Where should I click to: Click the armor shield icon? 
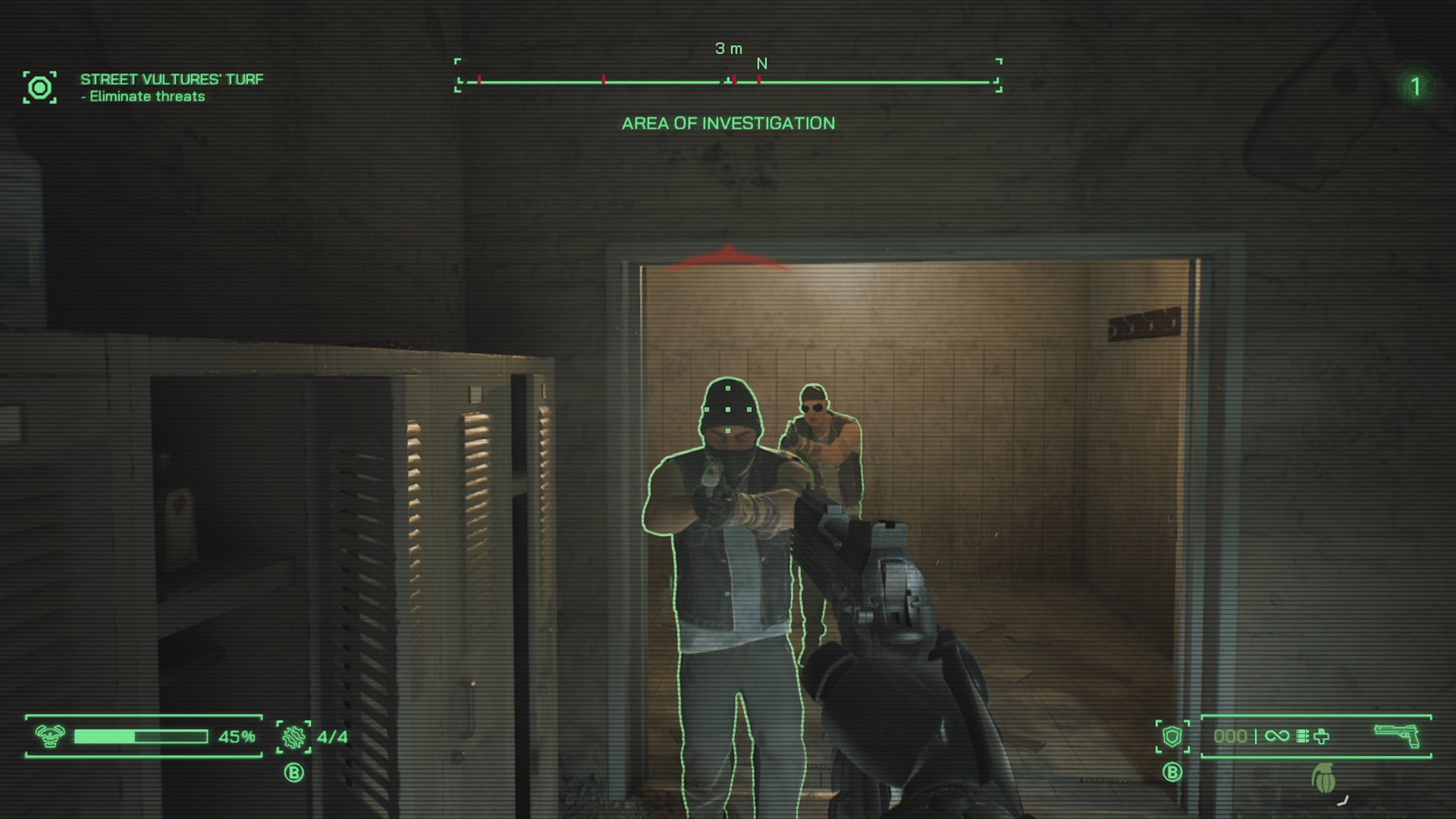(1172, 736)
